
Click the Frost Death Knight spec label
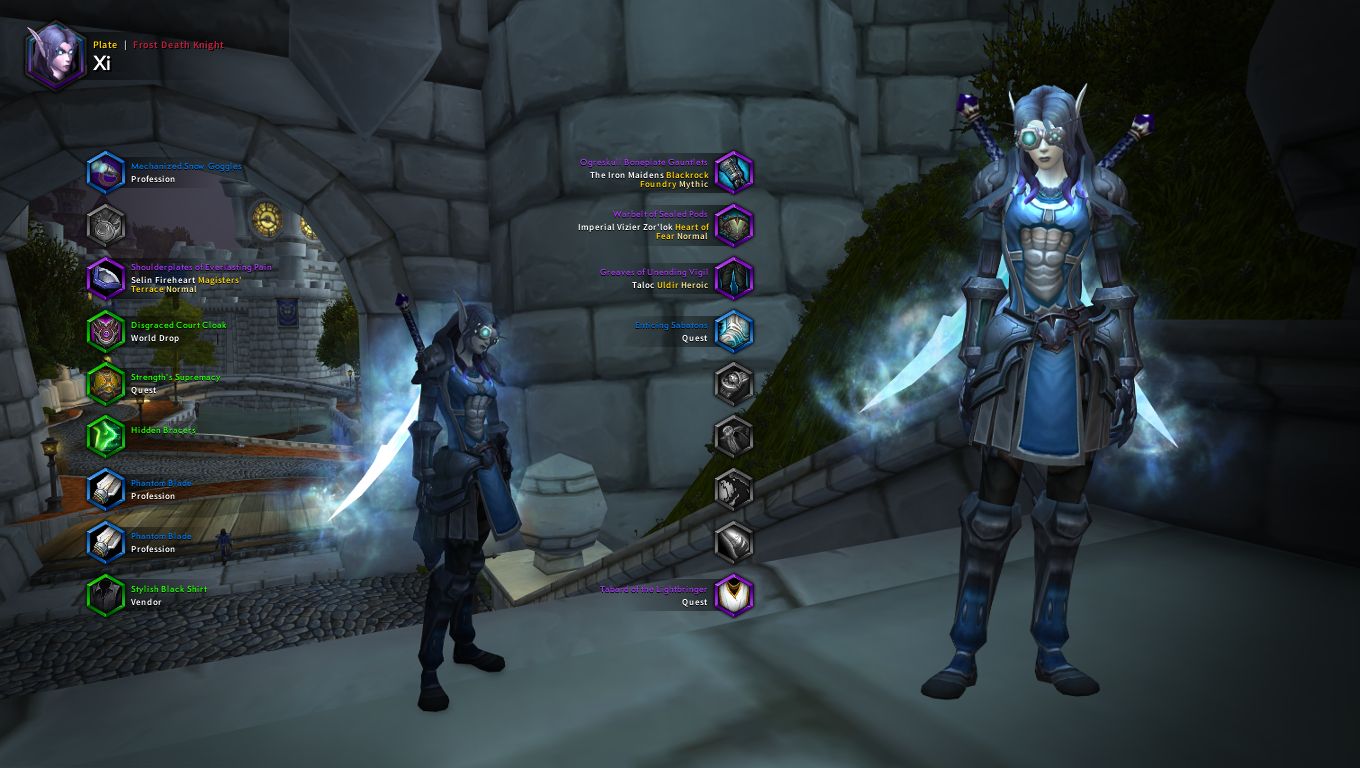178,44
